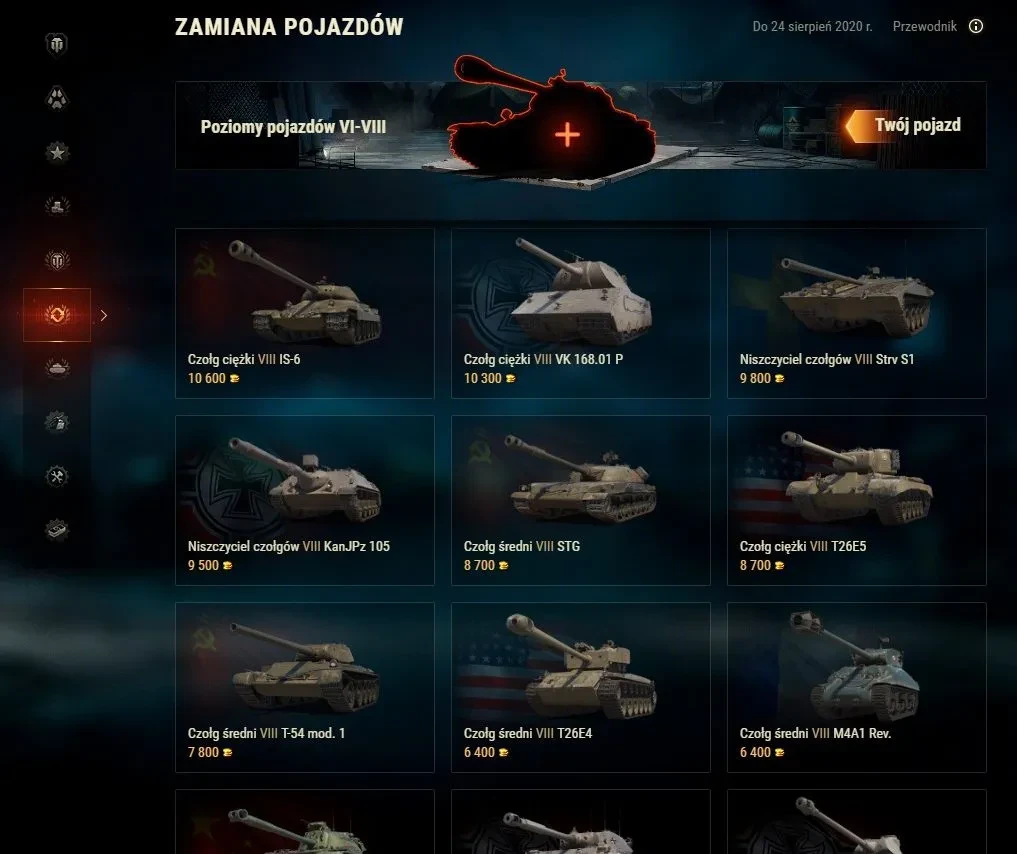1017x854 pixels.
Task: Click the info circle icon beside Przewodnik
Action: [x=976, y=27]
